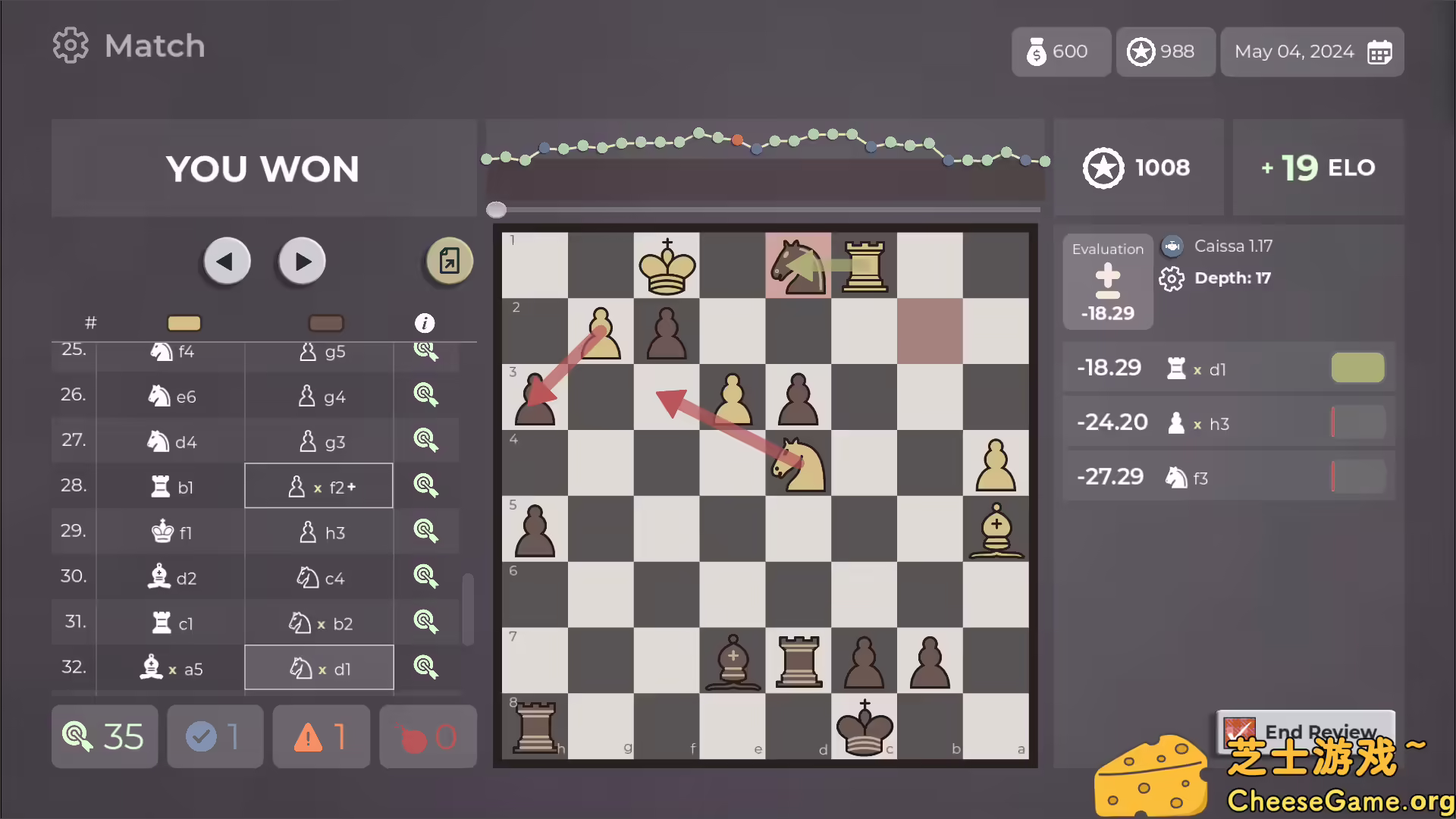
Task: Open the calendar icon next to May 04, 2024
Action: pos(1380,52)
